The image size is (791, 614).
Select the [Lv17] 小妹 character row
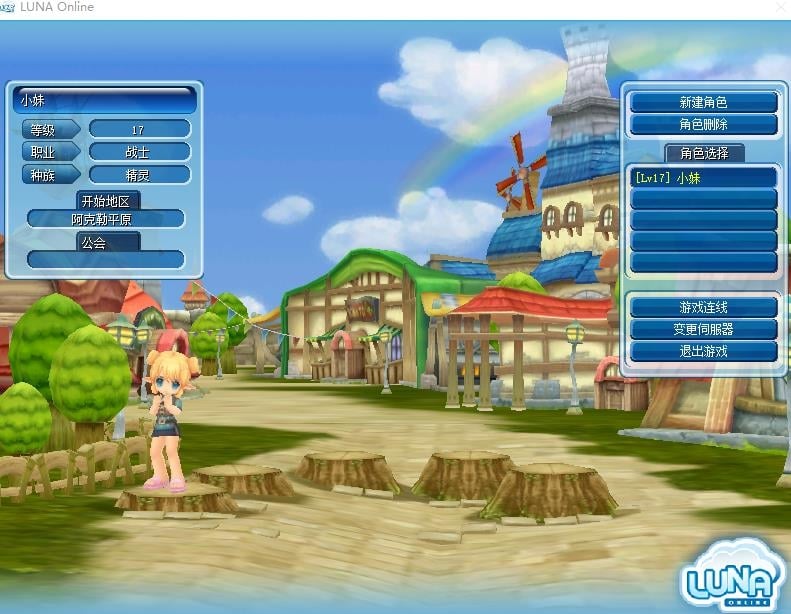703,177
